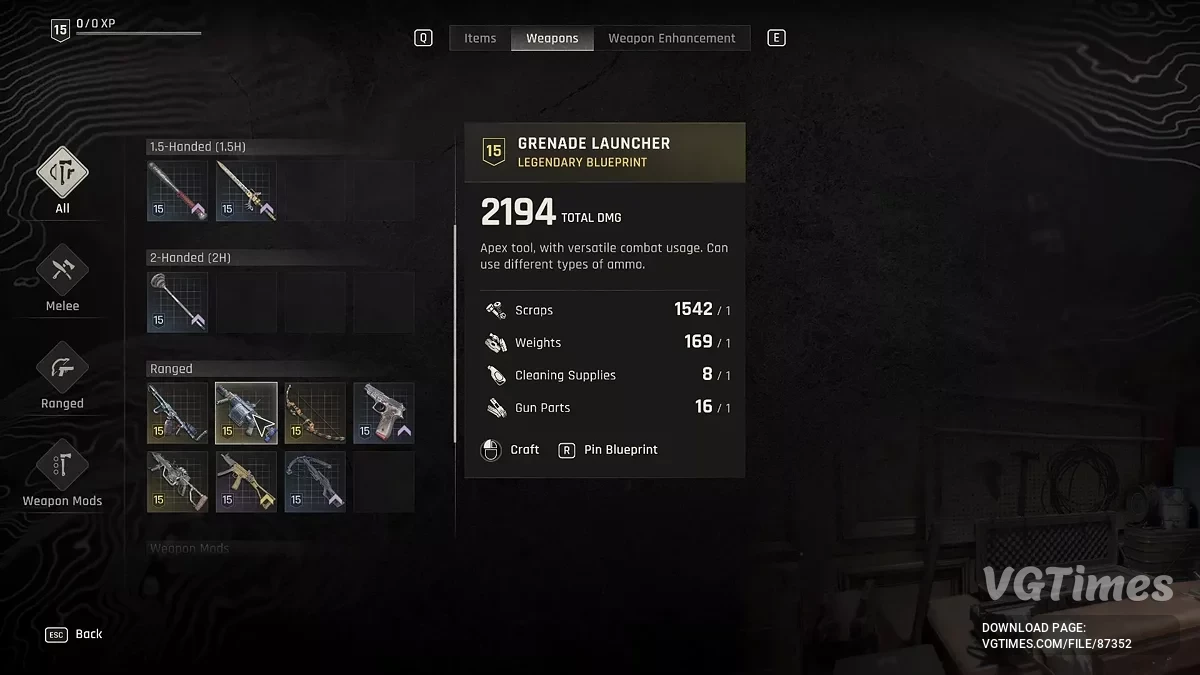Choose the sword blueprint slot
This screenshot has height=675, width=1200.
(246, 191)
